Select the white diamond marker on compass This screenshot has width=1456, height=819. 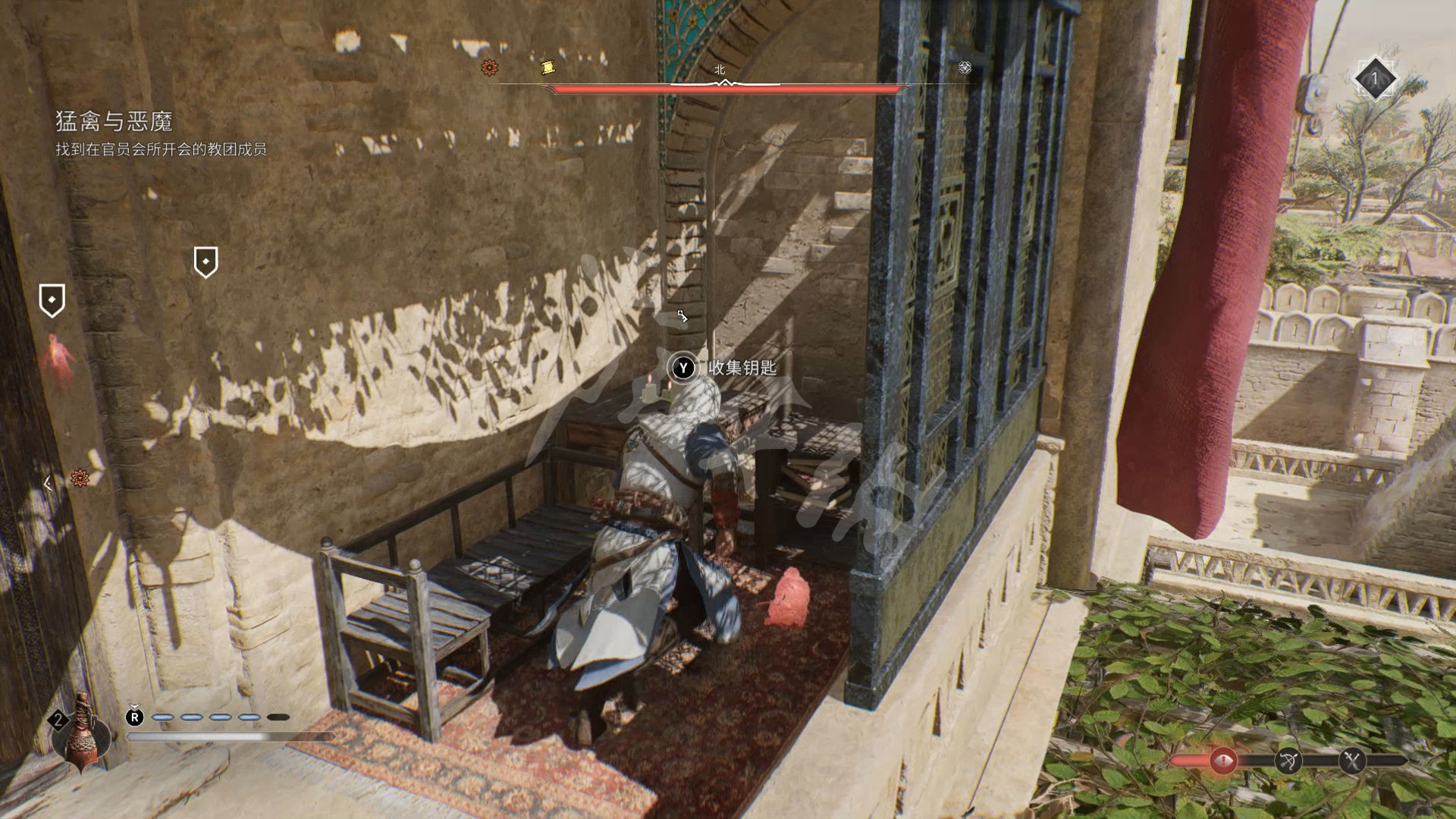tap(965, 67)
